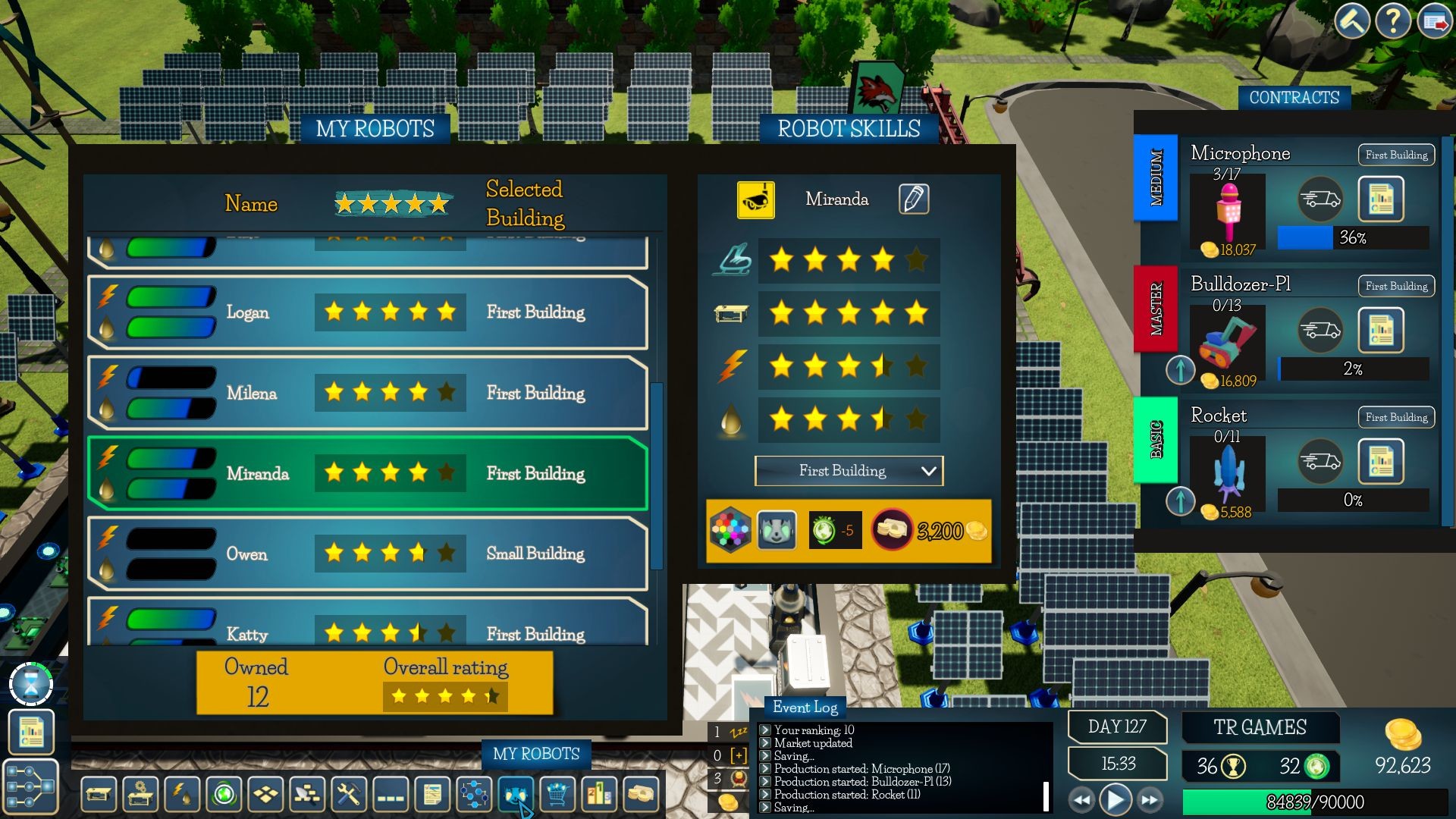The height and width of the screenshot is (819, 1456).
Task: Click the pencil edit icon beside Miranda's name
Action: (x=913, y=199)
